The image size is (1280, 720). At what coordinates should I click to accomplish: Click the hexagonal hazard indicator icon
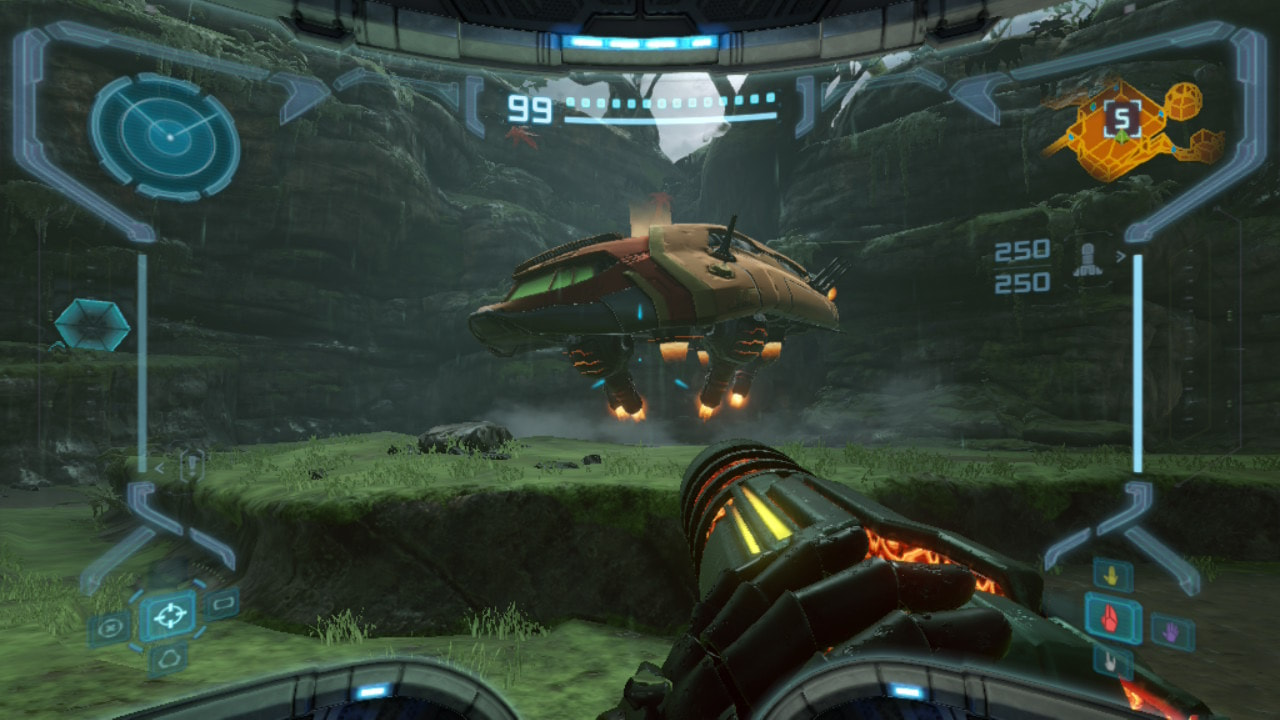(91, 325)
